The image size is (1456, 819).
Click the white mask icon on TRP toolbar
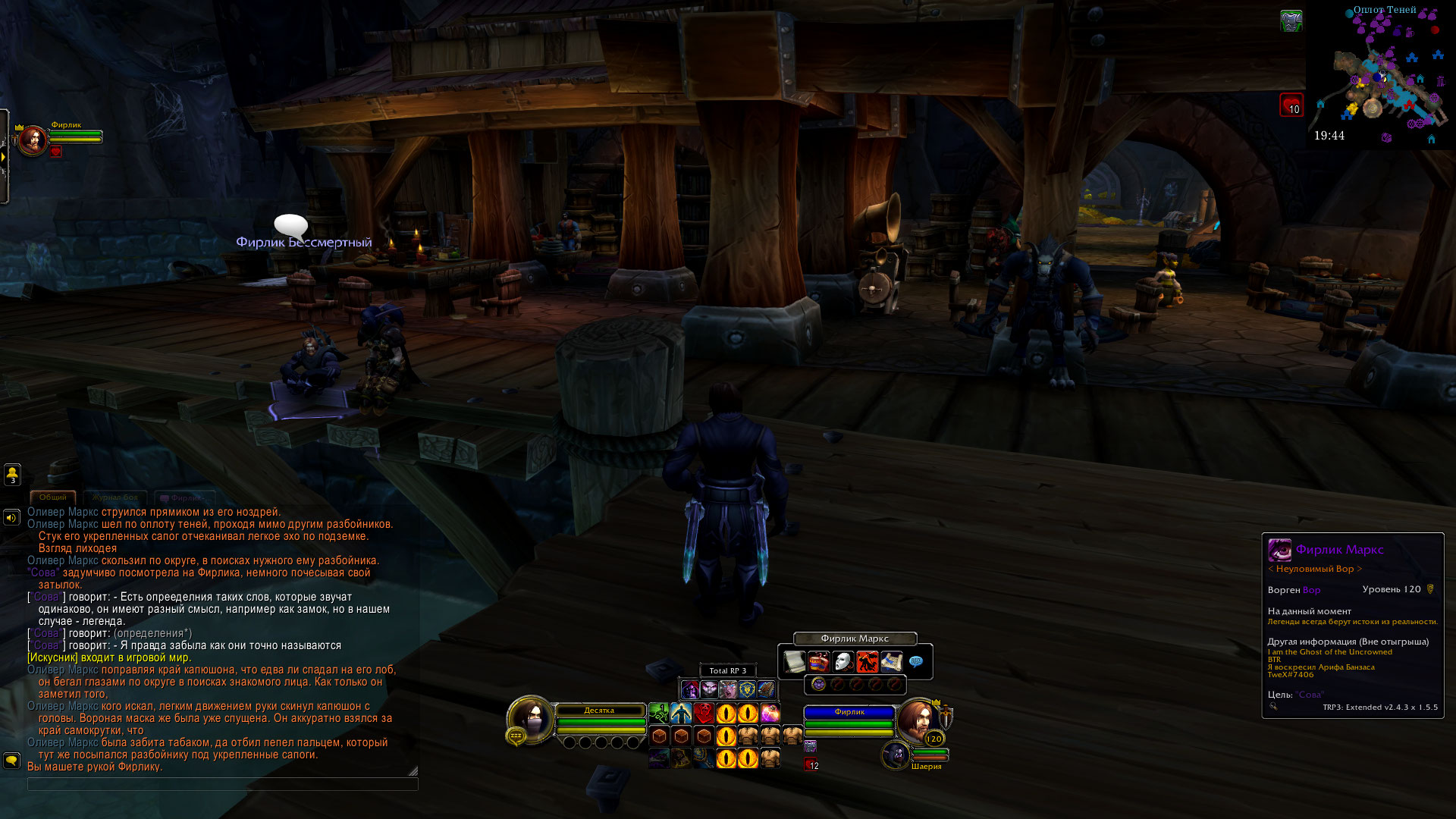[x=843, y=662]
